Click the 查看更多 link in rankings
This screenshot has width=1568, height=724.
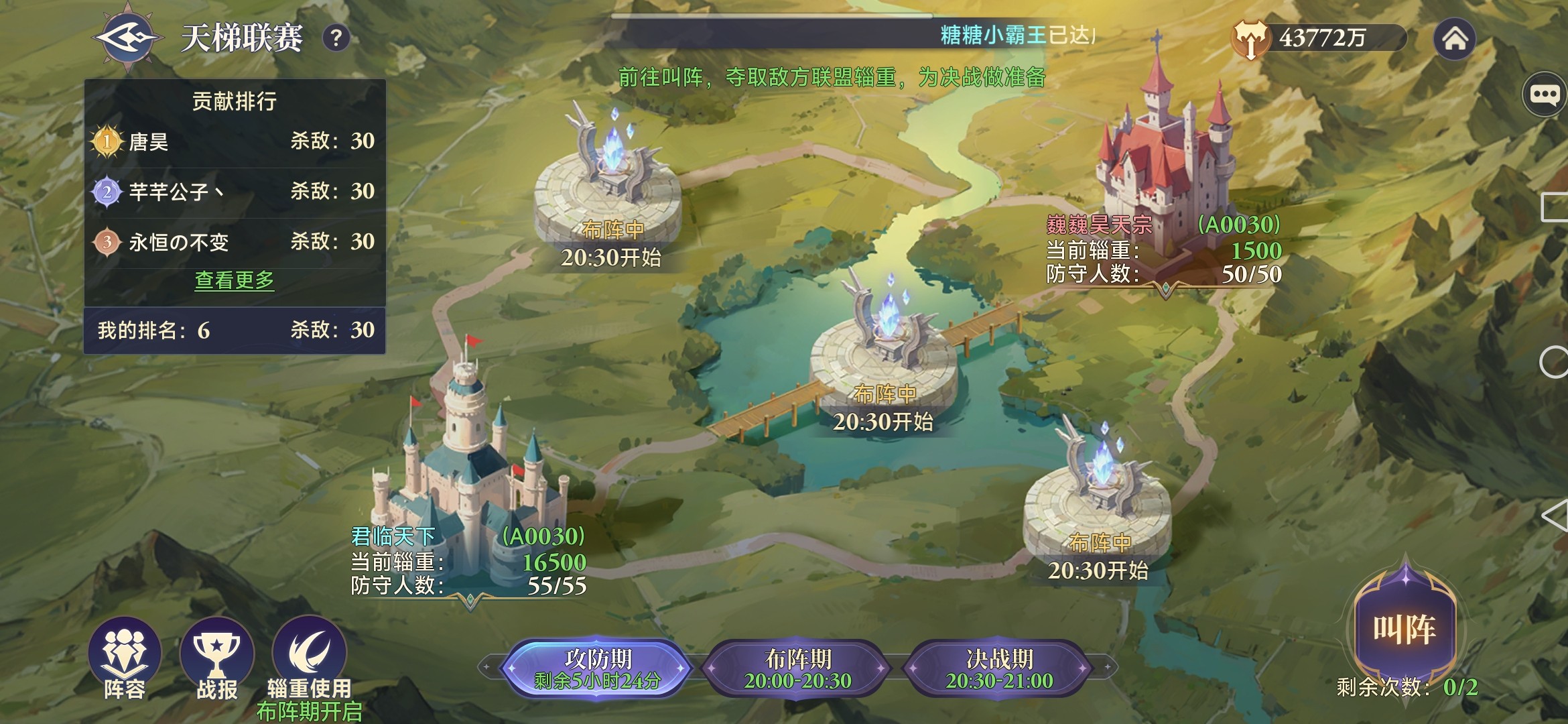point(235,280)
